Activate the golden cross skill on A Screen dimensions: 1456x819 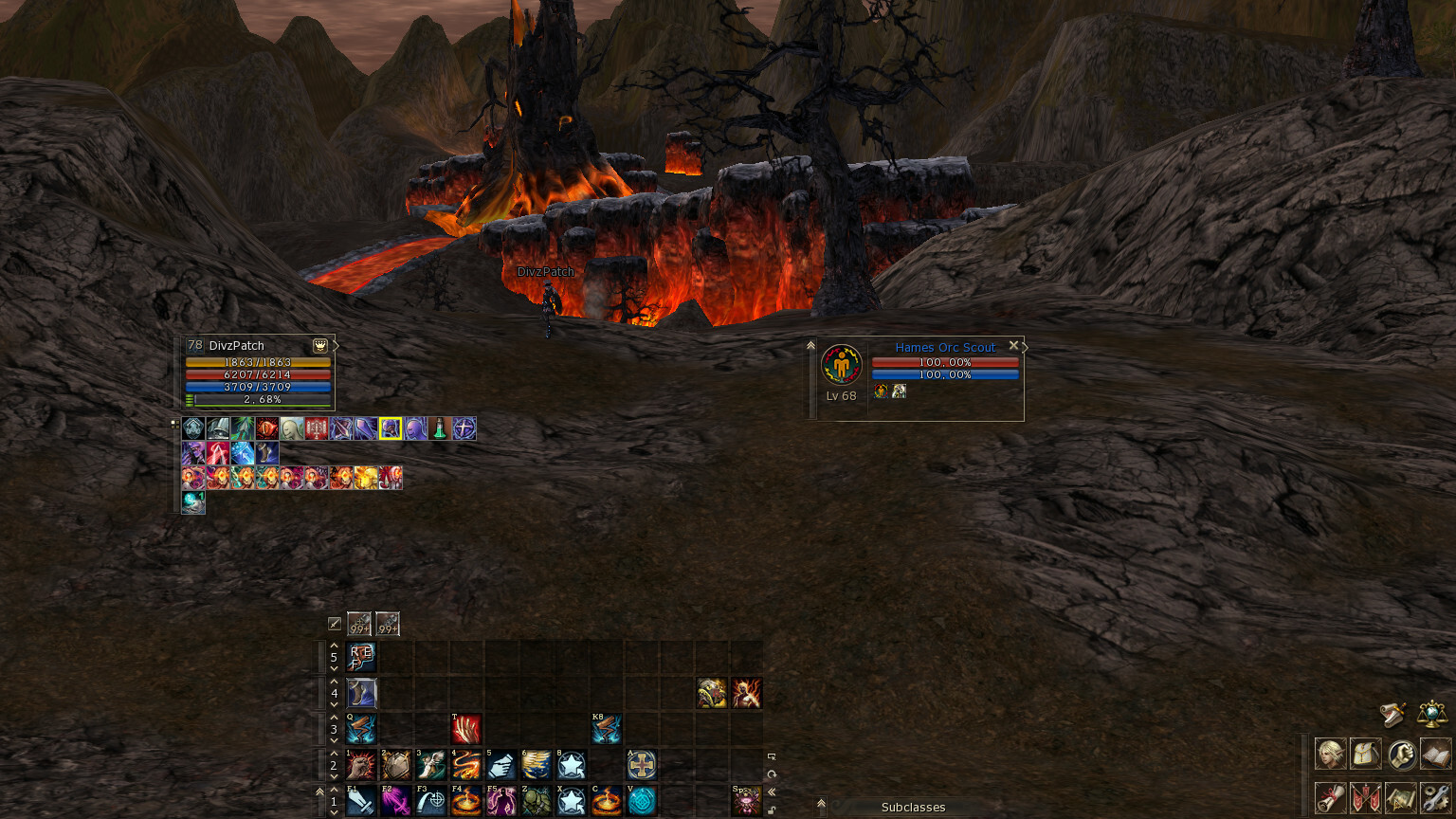pos(642,765)
